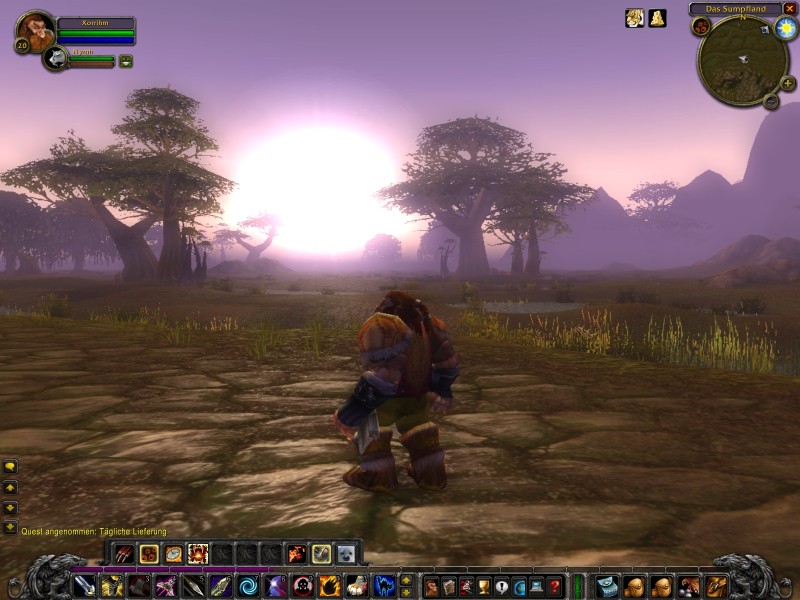Select the tiger buff icon
The height and width of the screenshot is (600, 800).
(x=634, y=18)
